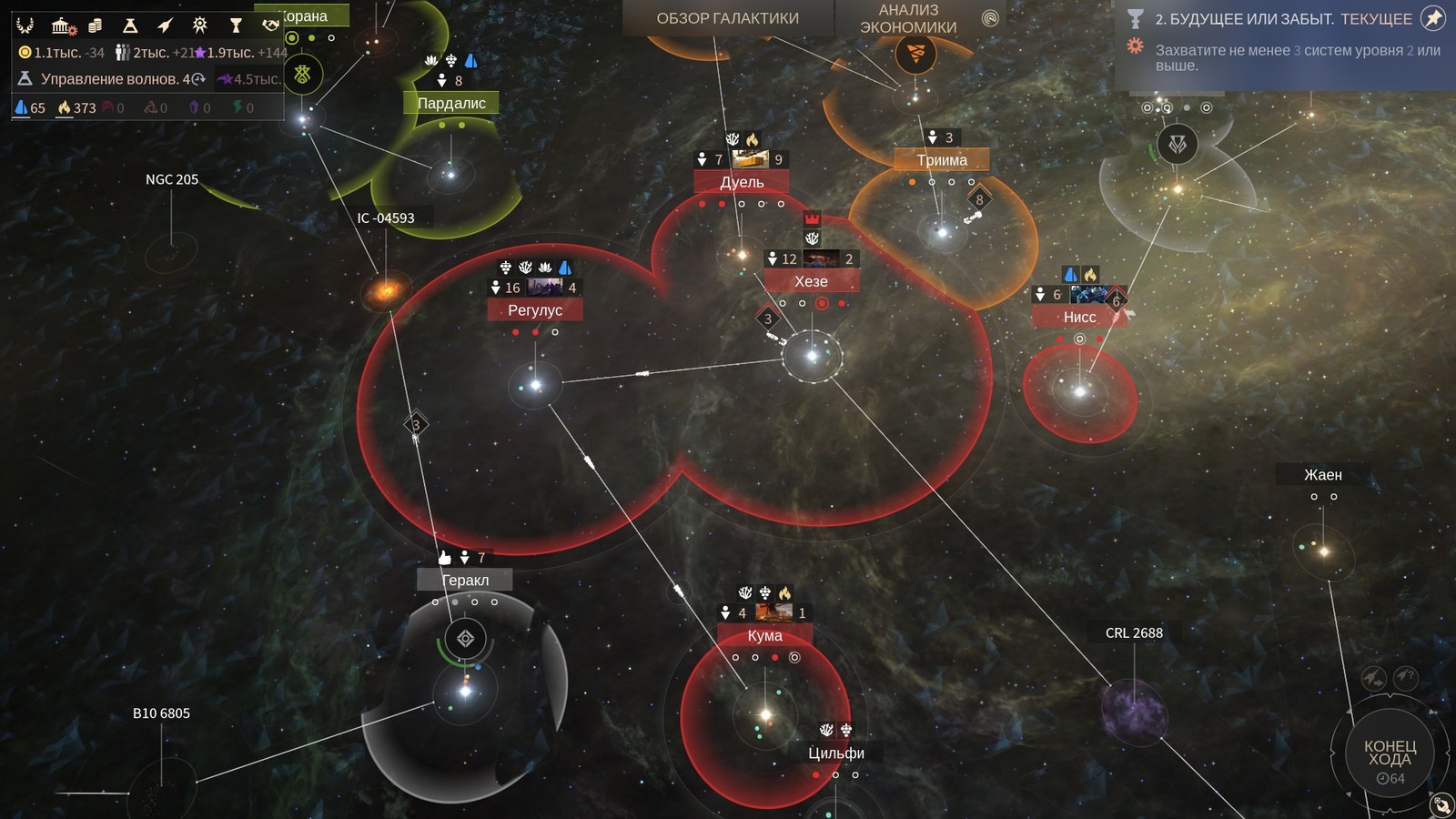Image resolution: width=1456 pixels, height=819 pixels.
Task: Open the Анализ экономики tab
Action: click(x=908, y=18)
